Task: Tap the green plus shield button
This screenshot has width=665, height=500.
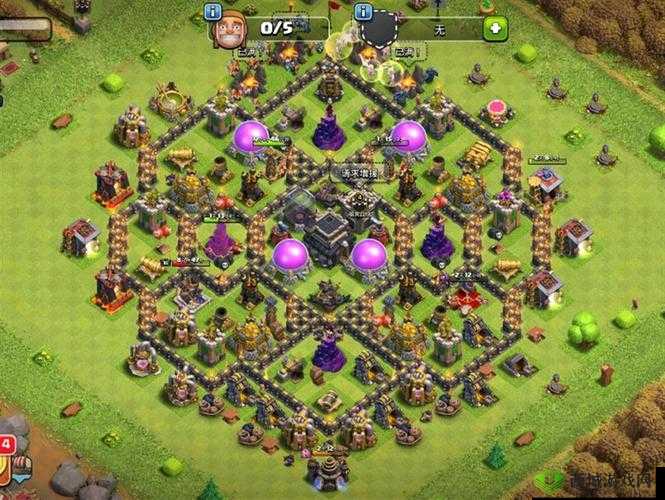Action: coord(494,28)
